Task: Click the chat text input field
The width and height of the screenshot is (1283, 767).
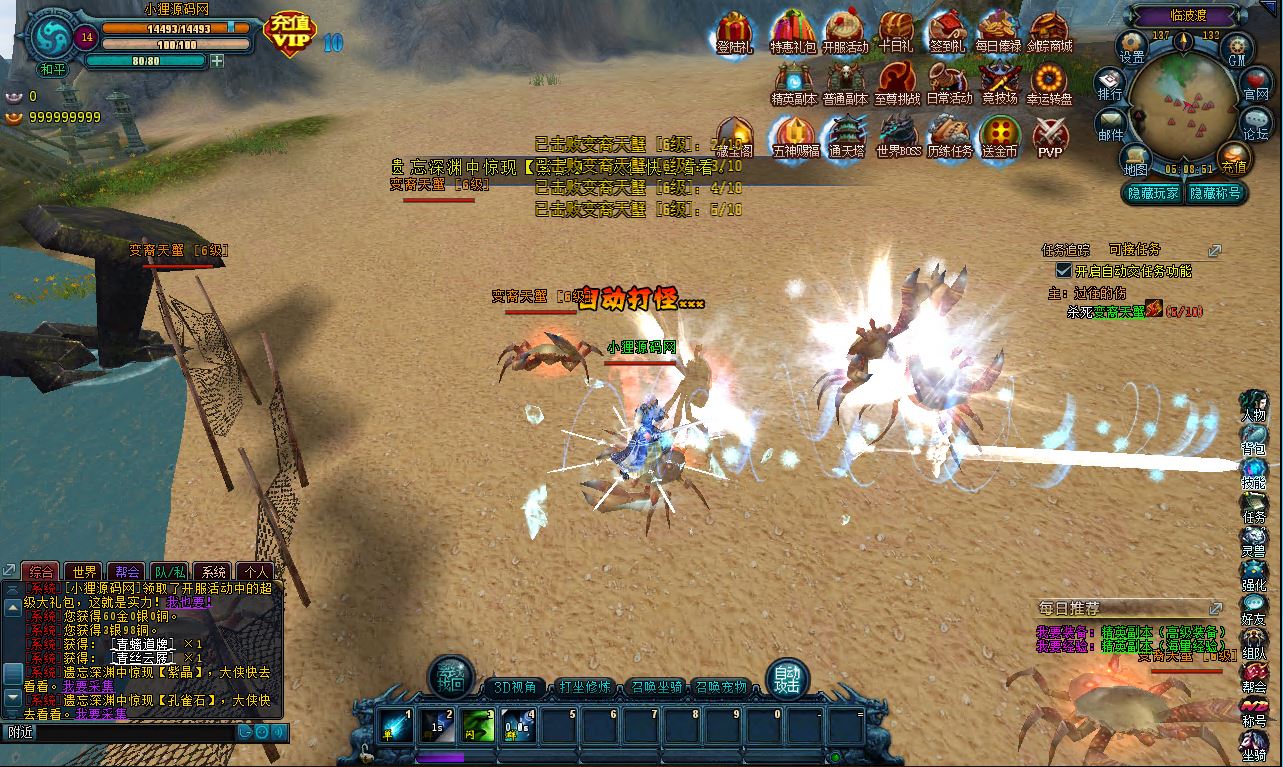Action: coord(120,732)
